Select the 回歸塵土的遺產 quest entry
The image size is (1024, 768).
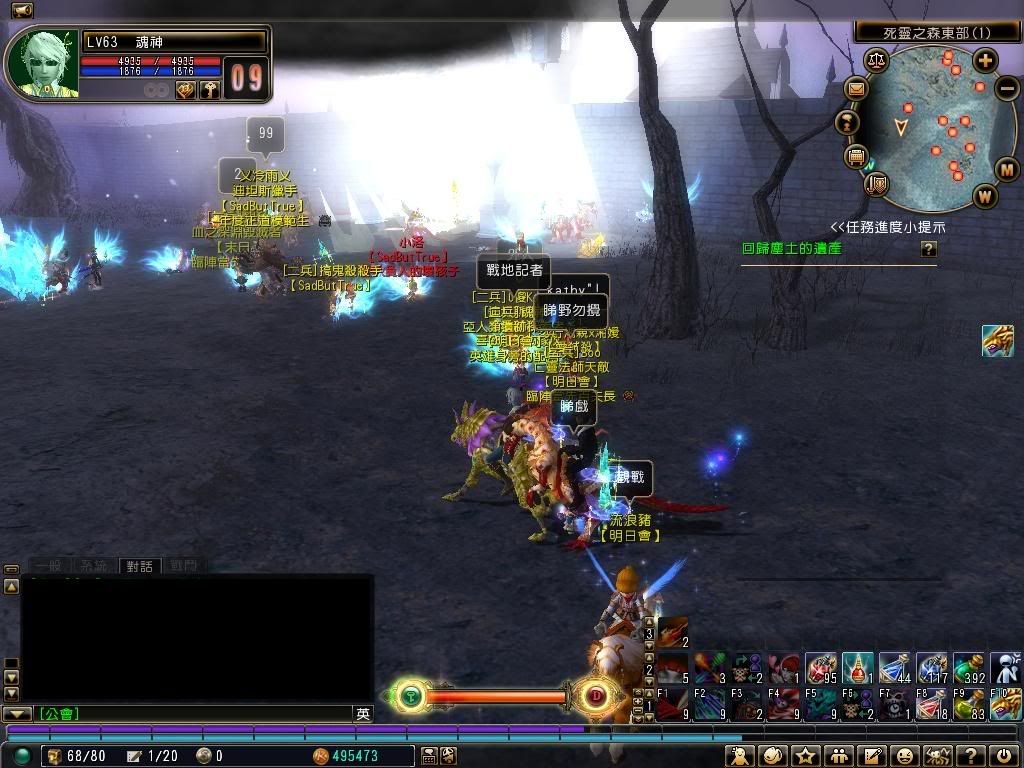[x=791, y=248]
